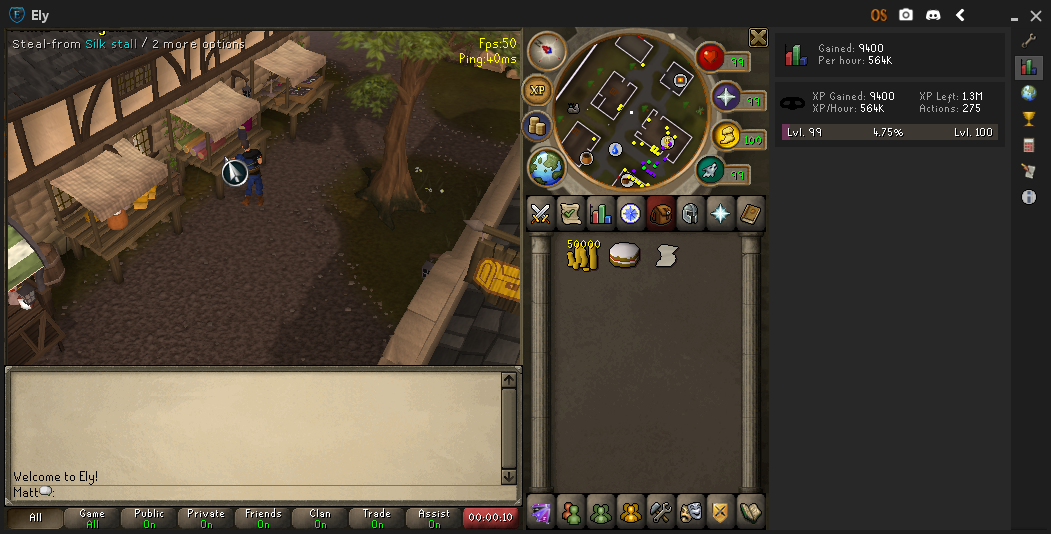1051x534 pixels.
Task: Open the Worn Equipment helmet tab
Action: [690, 213]
